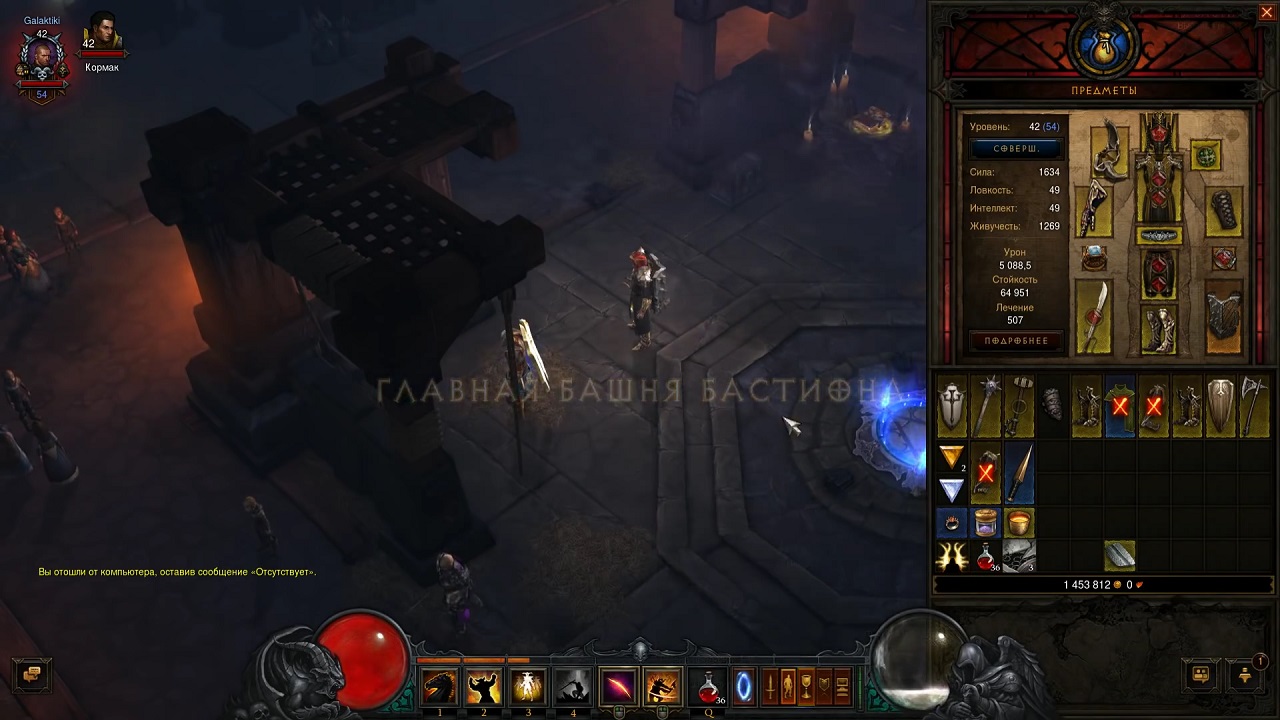The height and width of the screenshot is (720, 1280).
Task: Pick the mace in the inventory grid
Action: point(986,406)
